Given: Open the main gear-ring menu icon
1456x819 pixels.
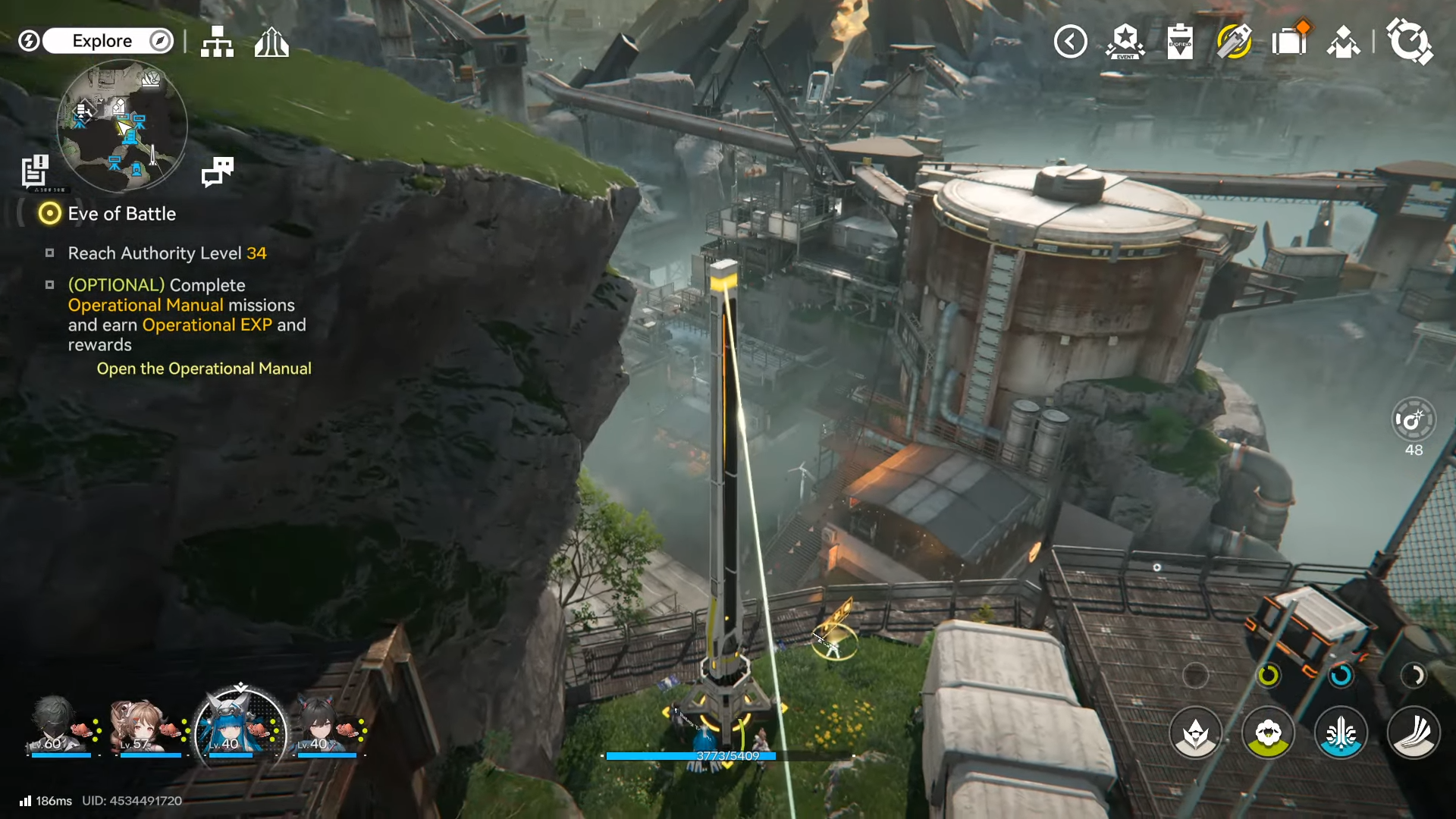Looking at the screenshot, I should tap(1409, 40).
